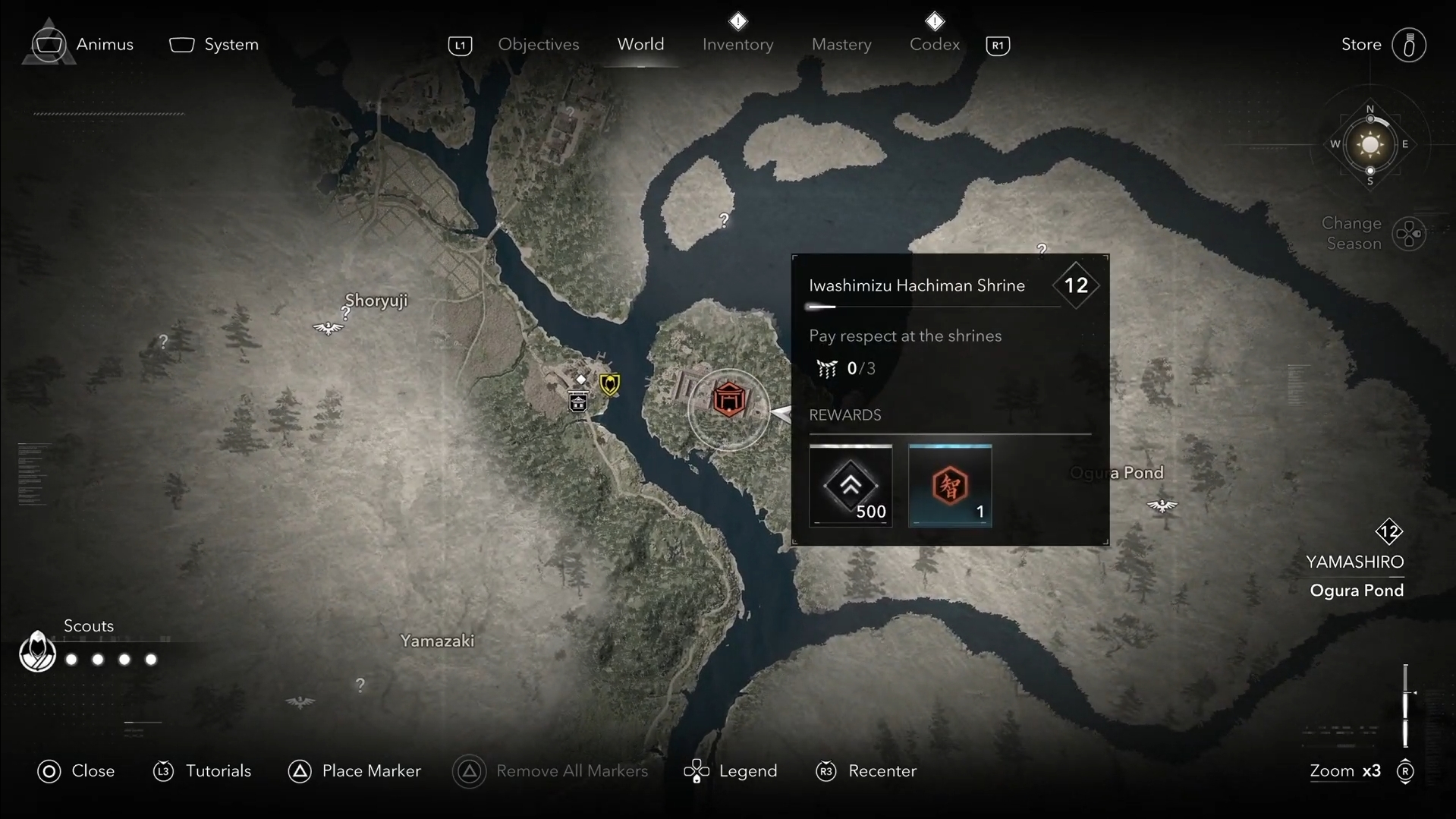1456x819 pixels.
Task: Select the 500 XP reward tile
Action: tap(851, 486)
